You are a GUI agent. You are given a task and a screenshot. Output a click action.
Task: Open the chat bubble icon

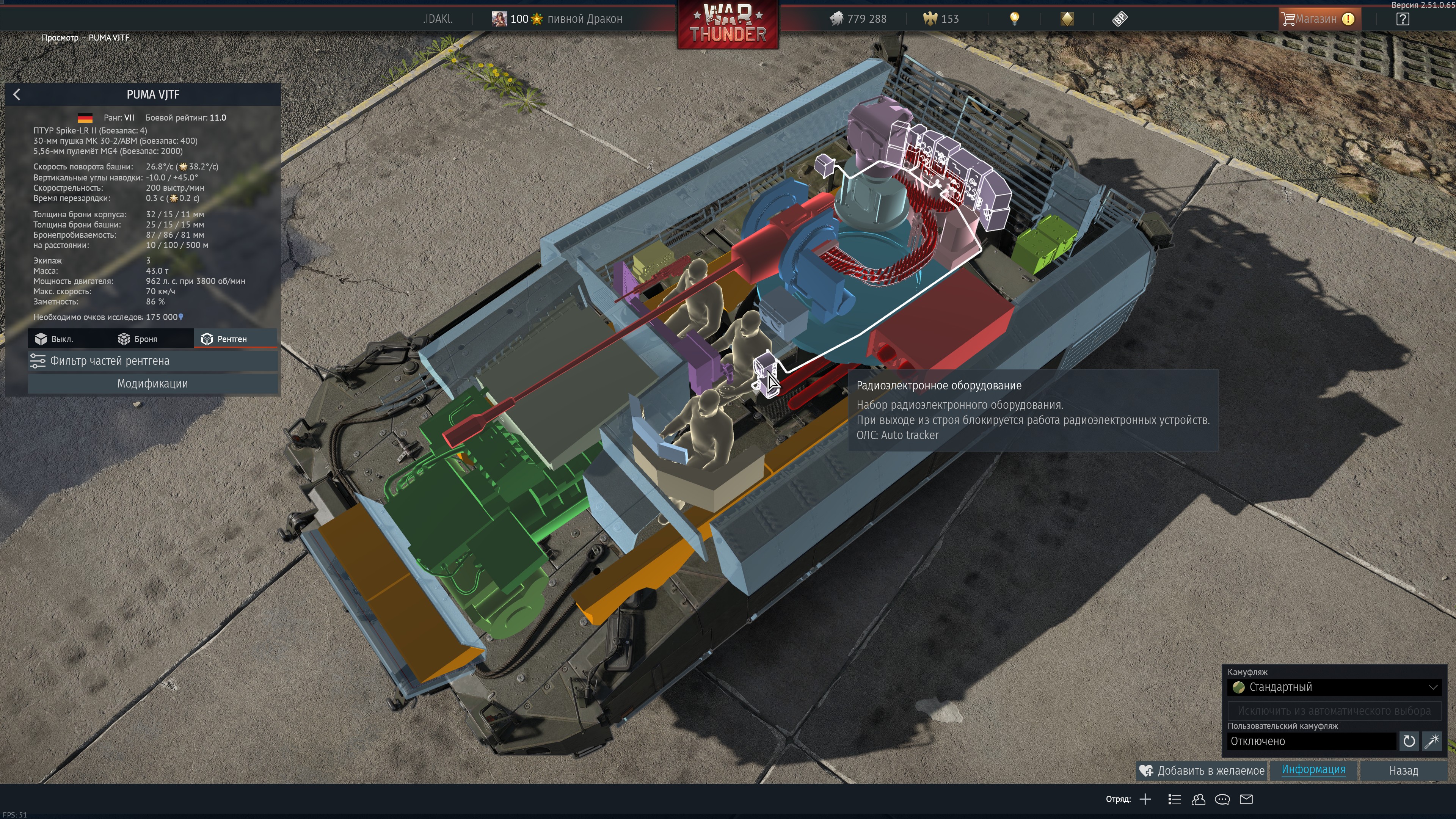click(x=1222, y=799)
